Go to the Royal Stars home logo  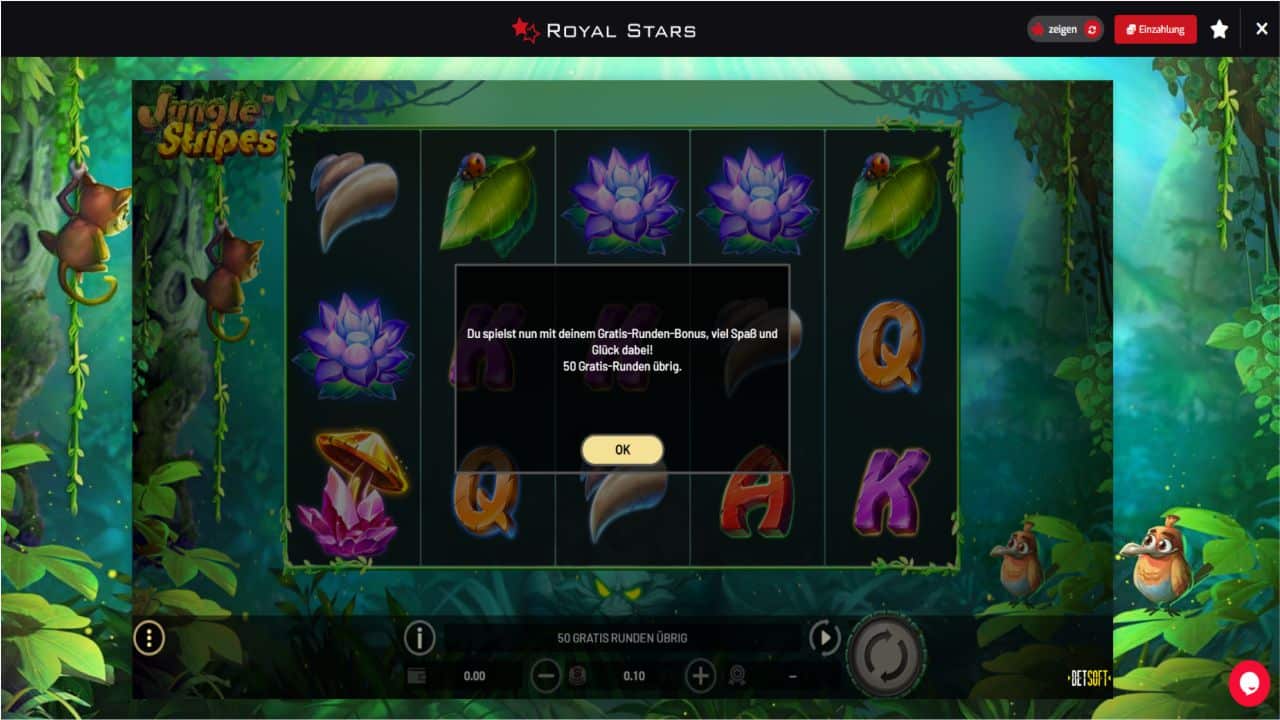604,30
